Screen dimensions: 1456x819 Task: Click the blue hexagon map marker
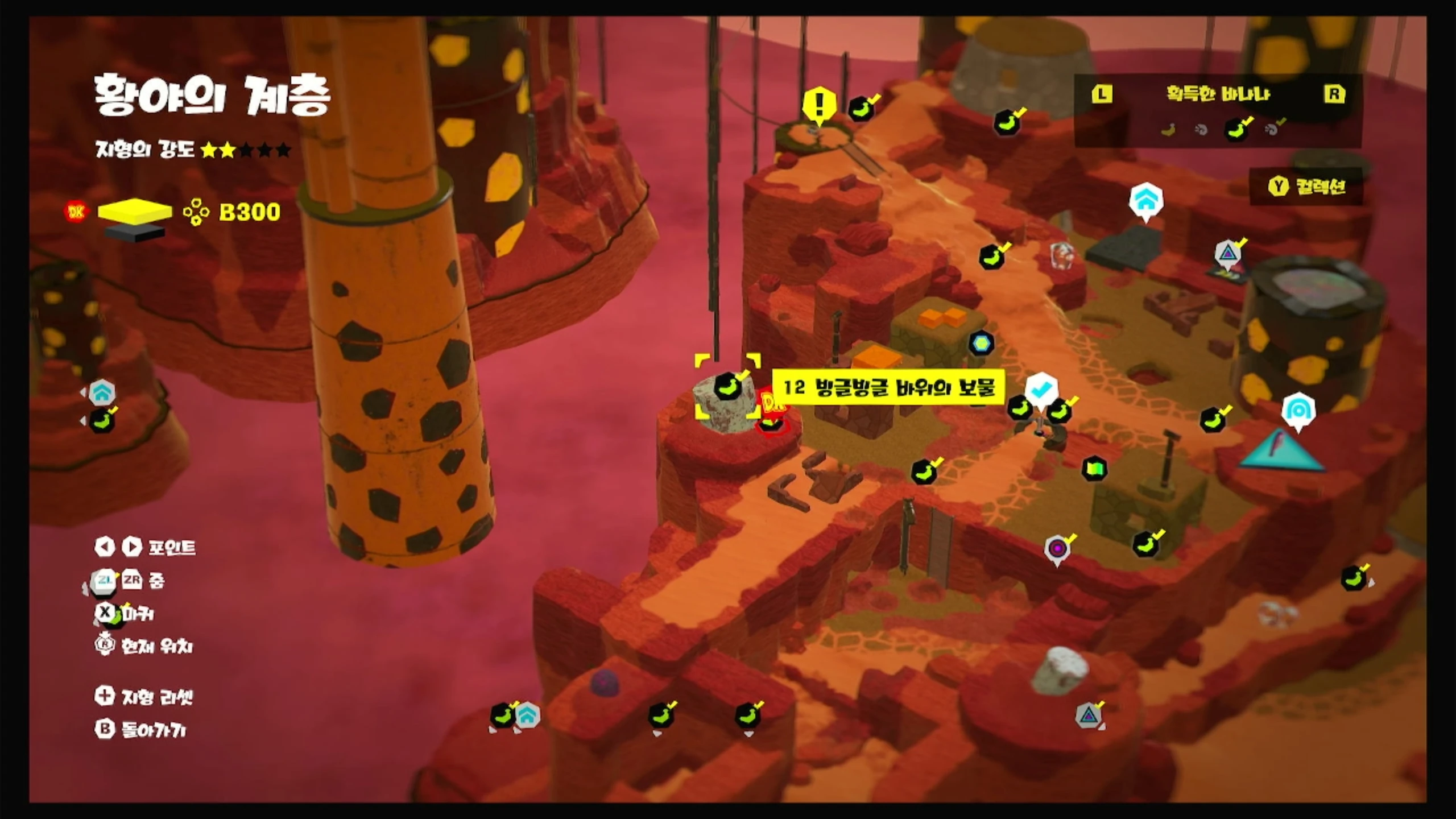point(981,343)
